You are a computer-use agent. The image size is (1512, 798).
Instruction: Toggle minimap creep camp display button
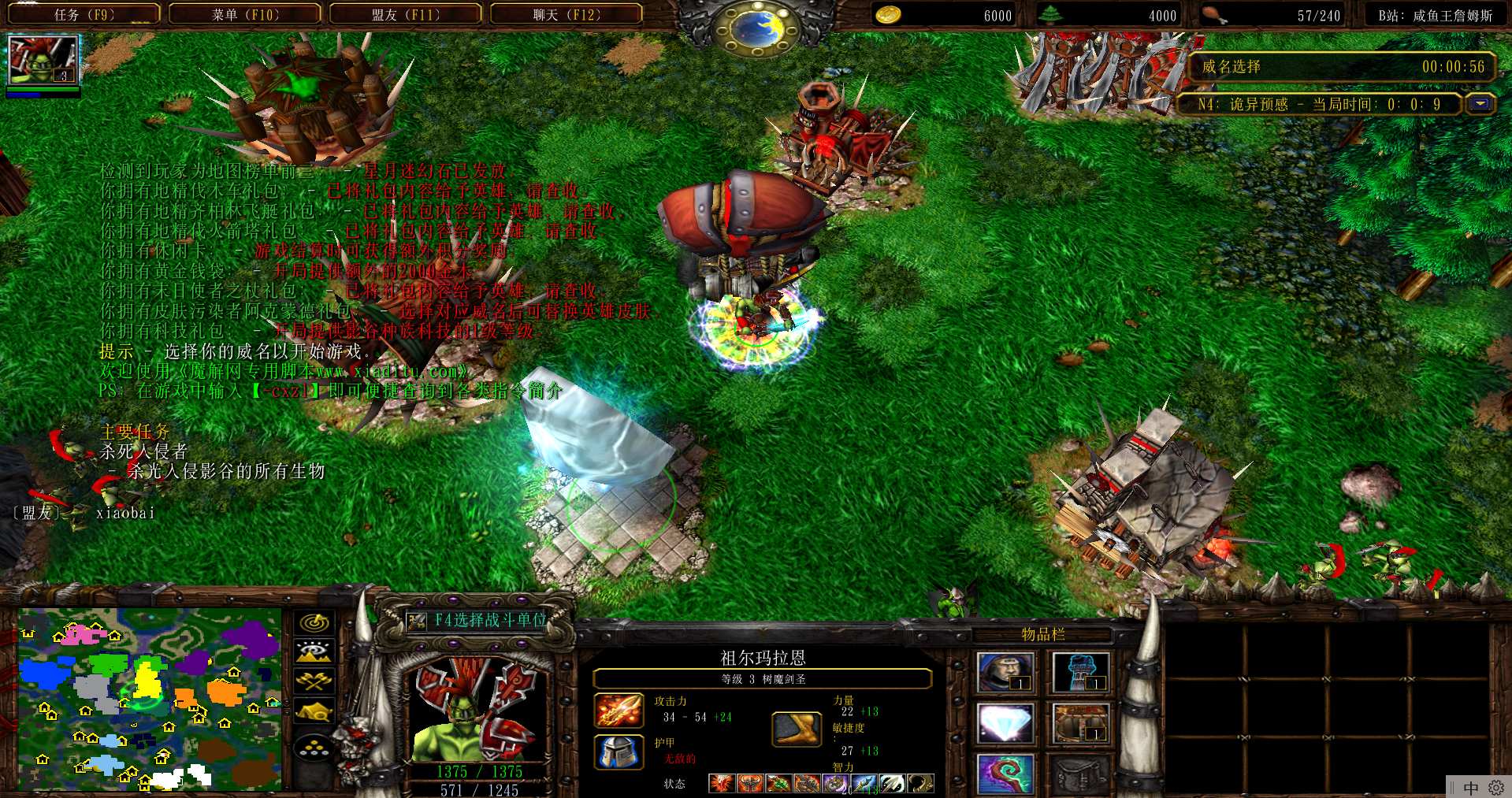point(314,711)
